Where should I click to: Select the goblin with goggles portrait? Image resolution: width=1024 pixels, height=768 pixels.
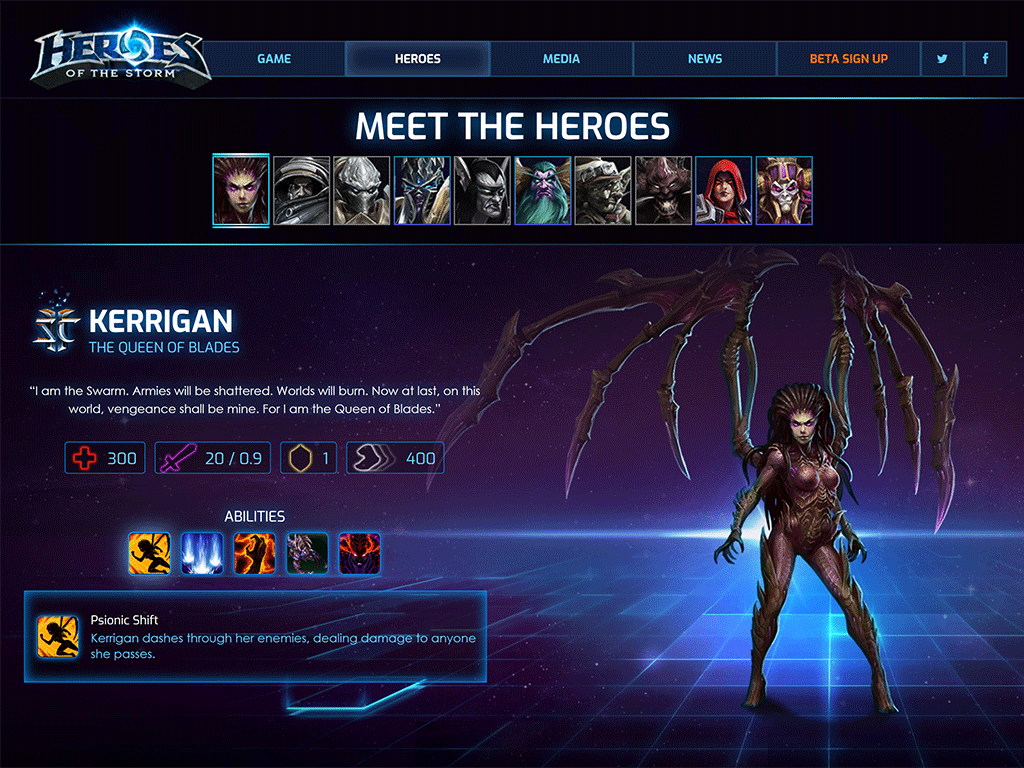[x=603, y=190]
